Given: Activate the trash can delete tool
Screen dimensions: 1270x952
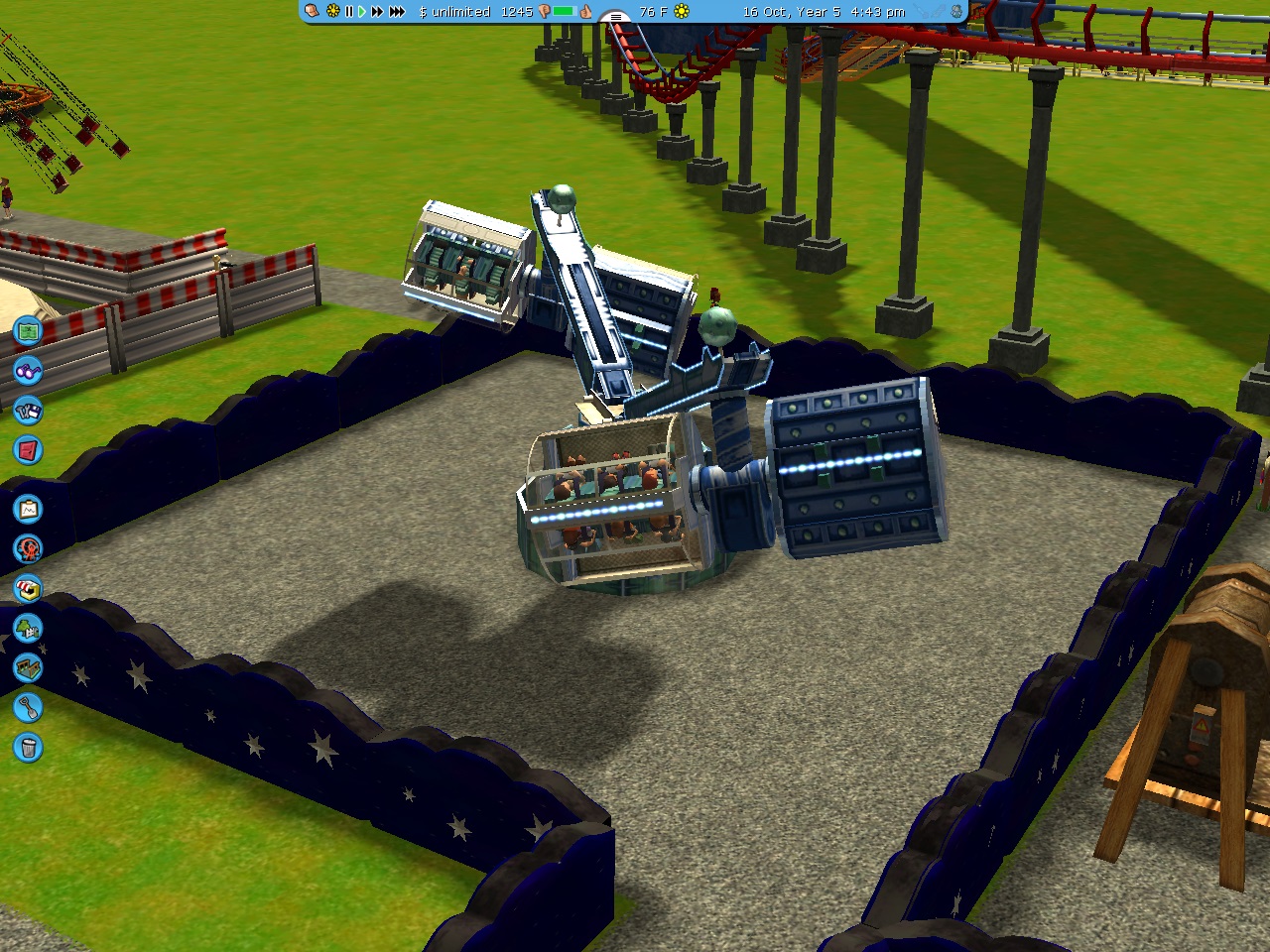Looking at the screenshot, I should click(28, 748).
